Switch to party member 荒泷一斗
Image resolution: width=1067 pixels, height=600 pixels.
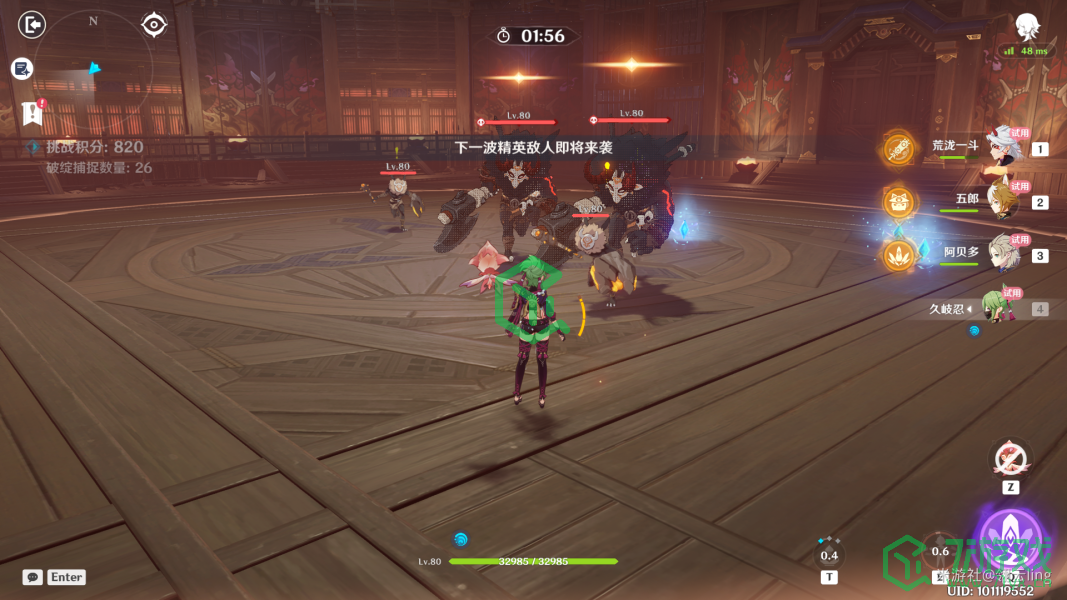pyautogui.click(x=1001, y=148)
